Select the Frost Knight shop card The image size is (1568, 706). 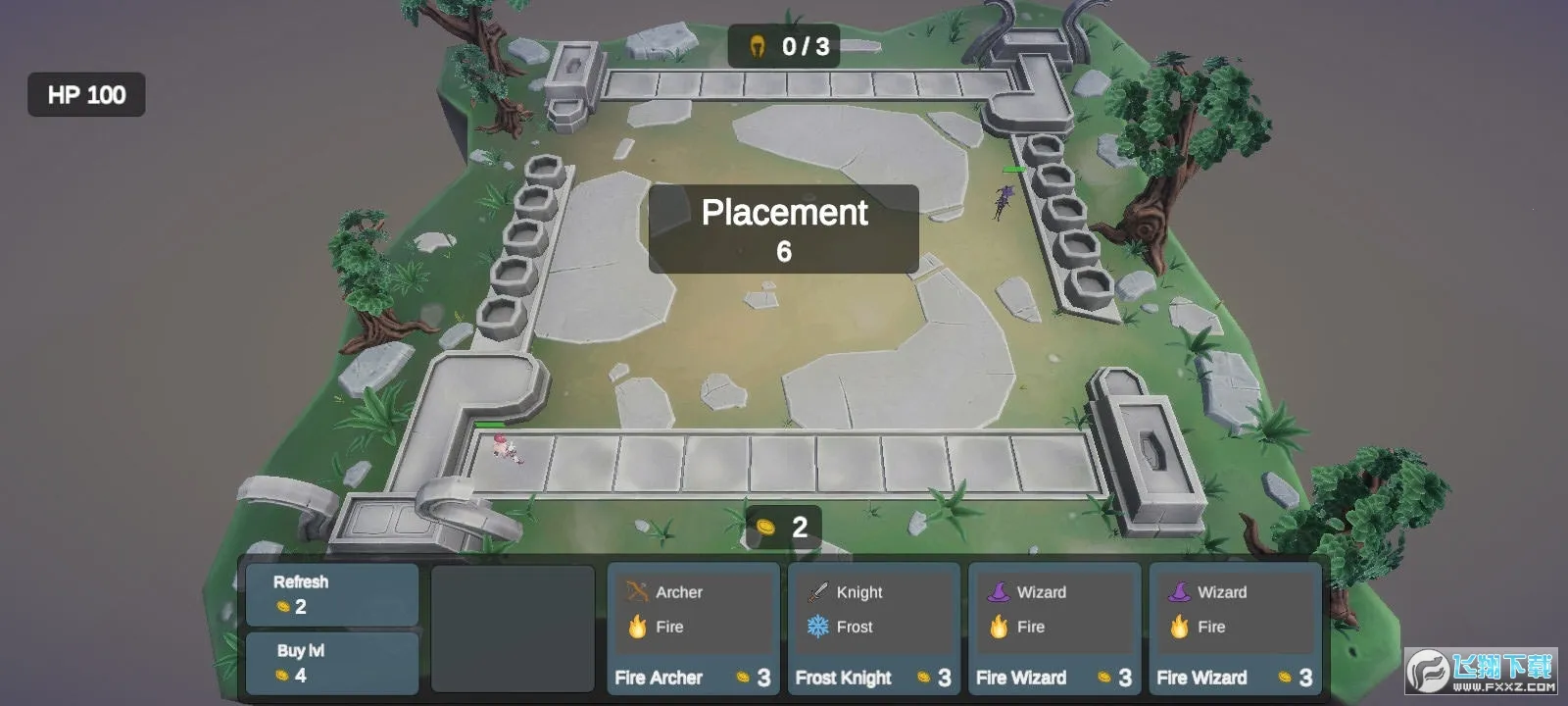(x=873, y=629)
